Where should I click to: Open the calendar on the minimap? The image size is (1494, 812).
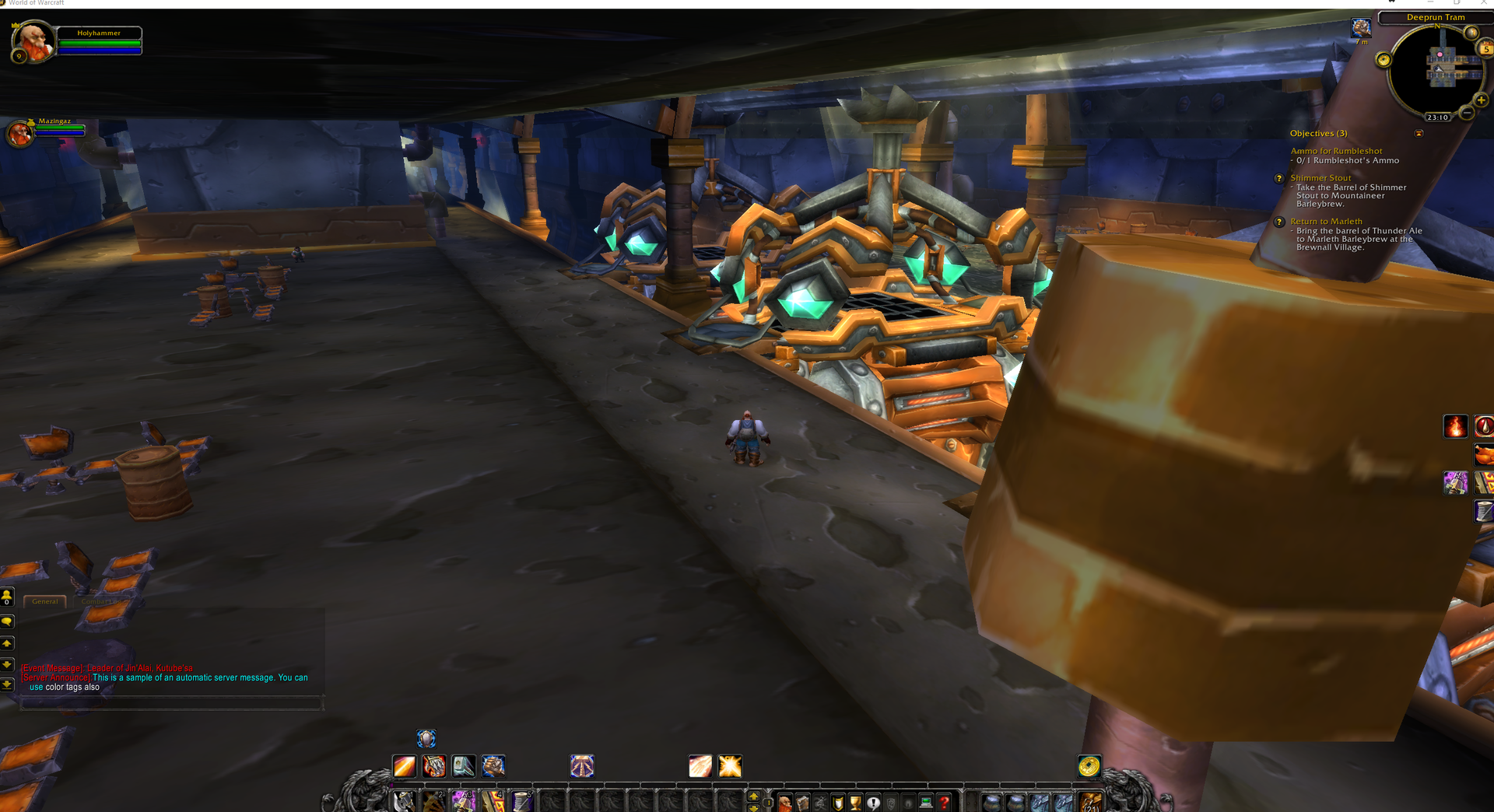click(x=1484, y=48)
